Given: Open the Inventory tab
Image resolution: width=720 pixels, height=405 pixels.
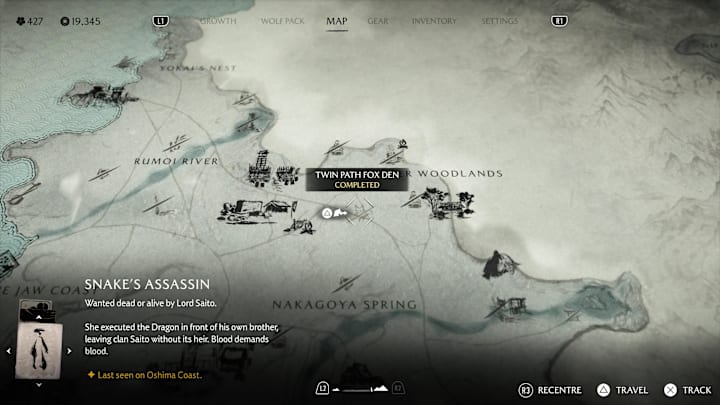Looking at the screenshot, I should pos(434,20).
